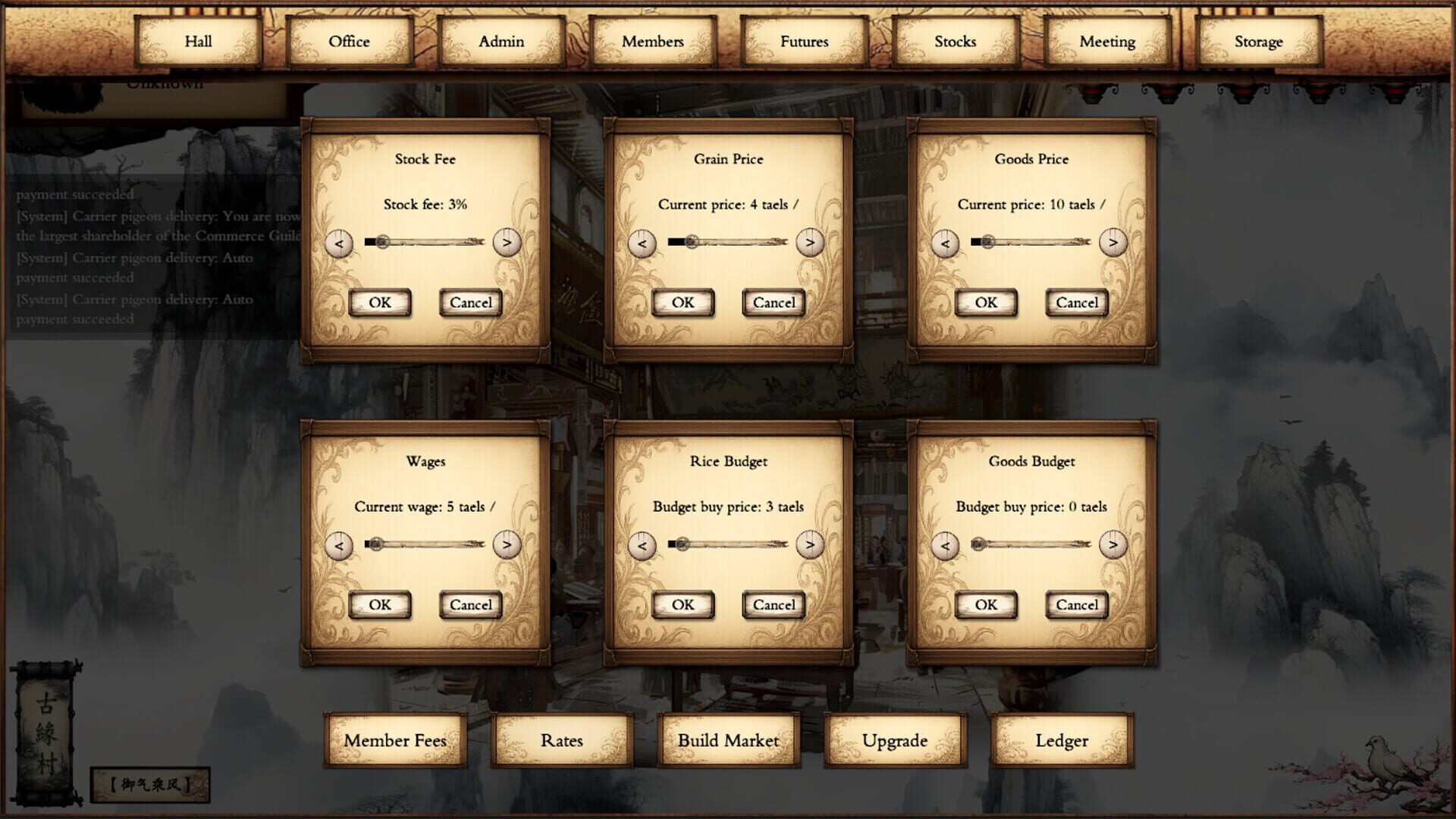Screen dimensions: 1456x819
Task: Raise the Goods Budget with the right arrow
Action: (x=1113, y=545)
